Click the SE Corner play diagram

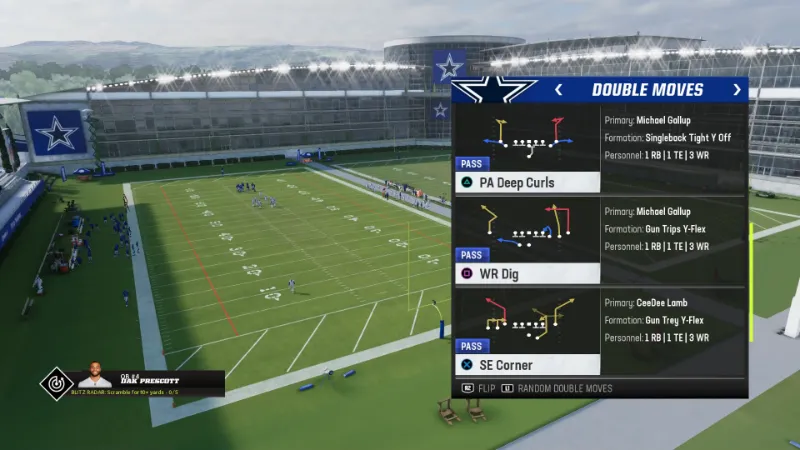click(x=527, y=317)
